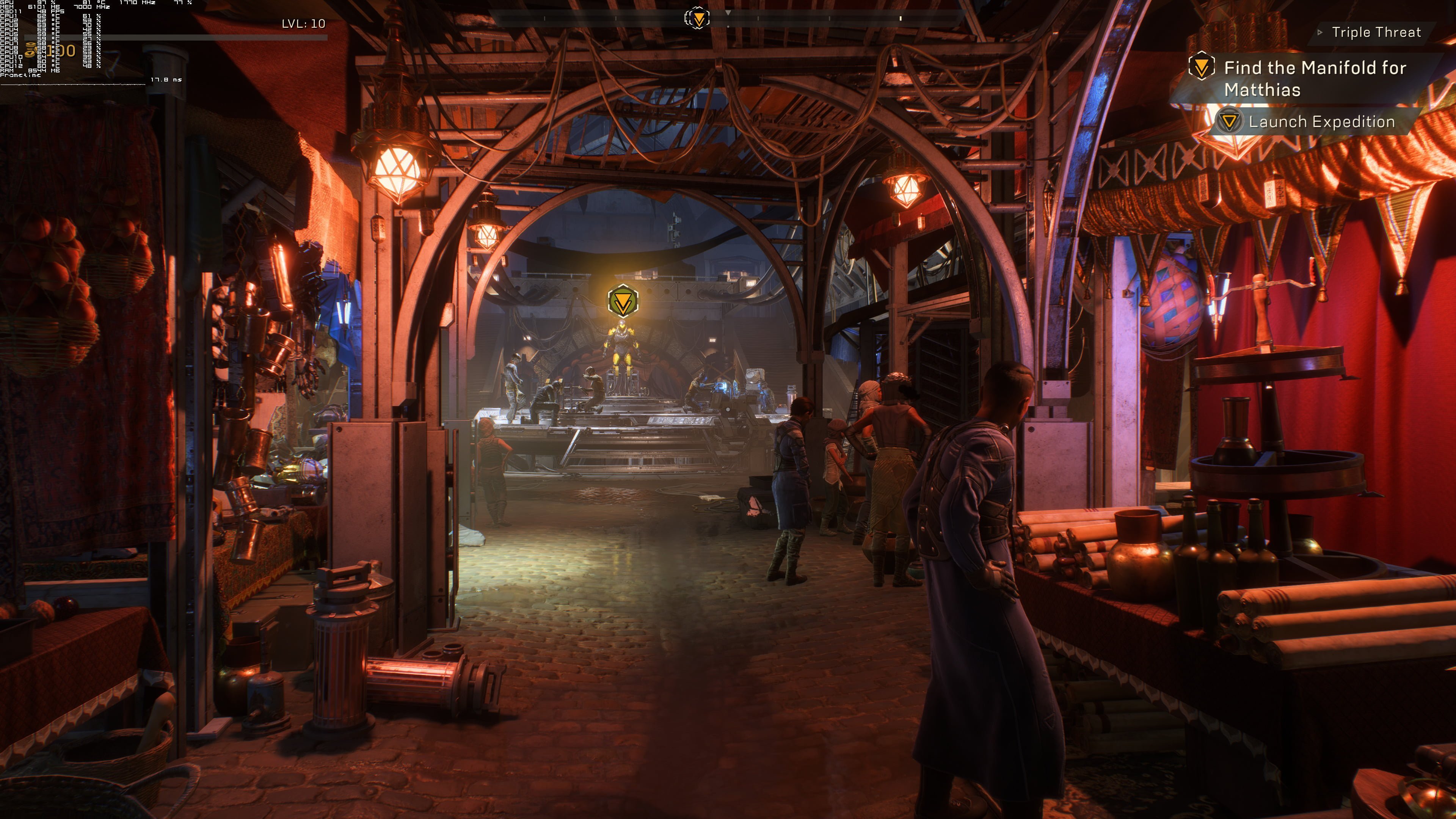Choose the Launch Expedition objective step
Viewport: 1456px width, 819px height.
tap(1321, 122)
